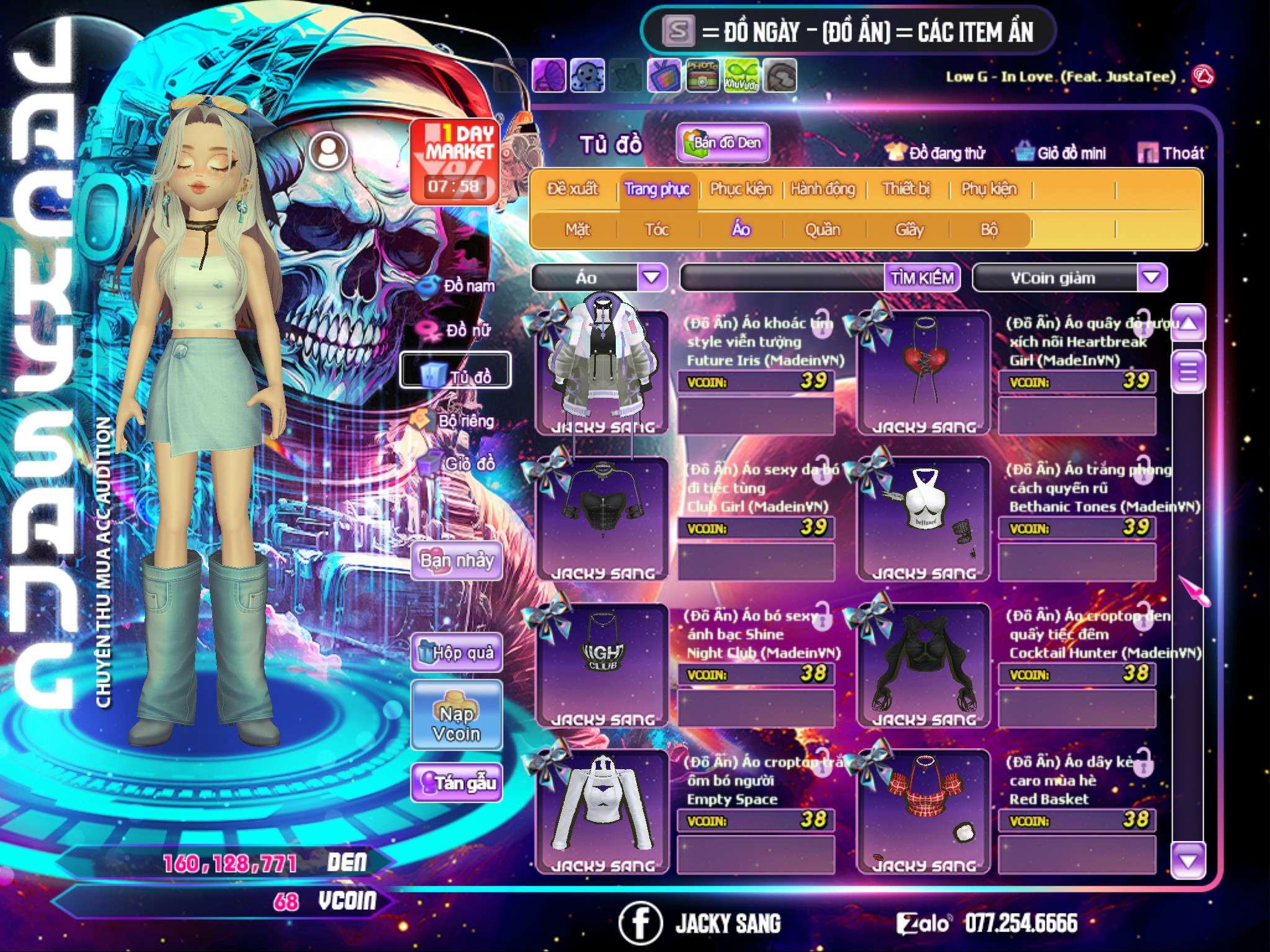
Task: Exit the wardrobe with Thoát
Action: 1171,153
